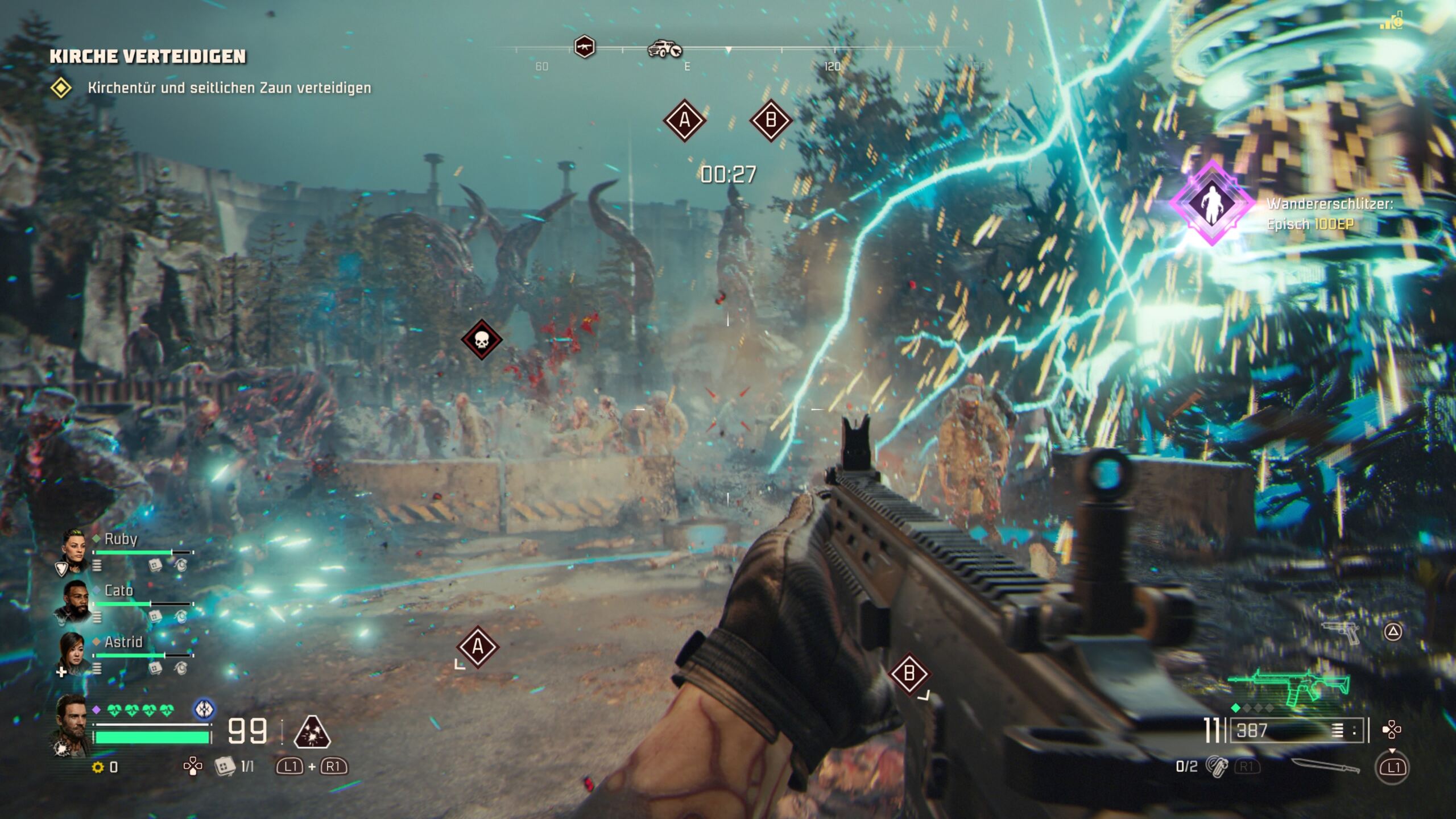The height and width of the screenshot is (819, 1456).
Task: Switch to the pistol sidearm icon
Action: (x=1341, y=632)
